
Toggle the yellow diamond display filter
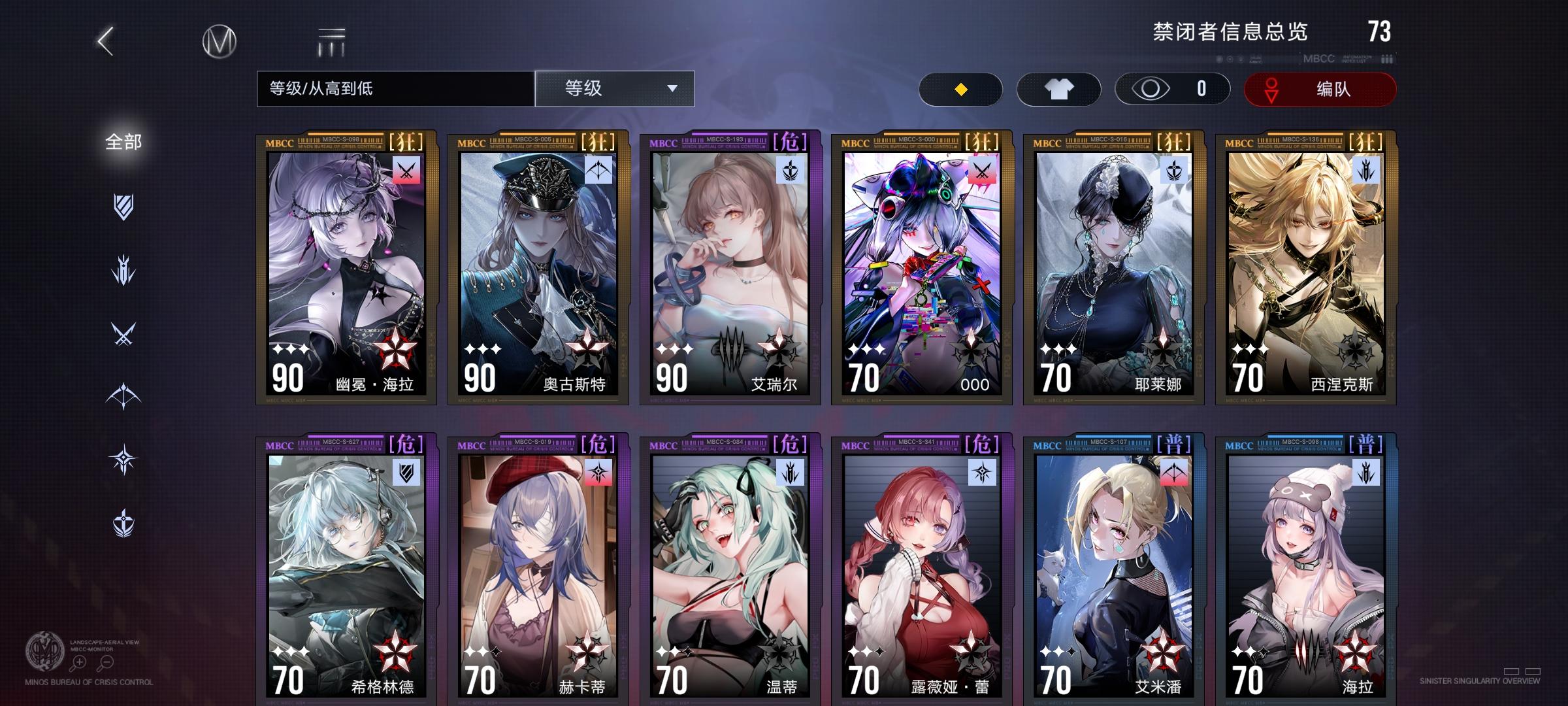tap(960, 89)
